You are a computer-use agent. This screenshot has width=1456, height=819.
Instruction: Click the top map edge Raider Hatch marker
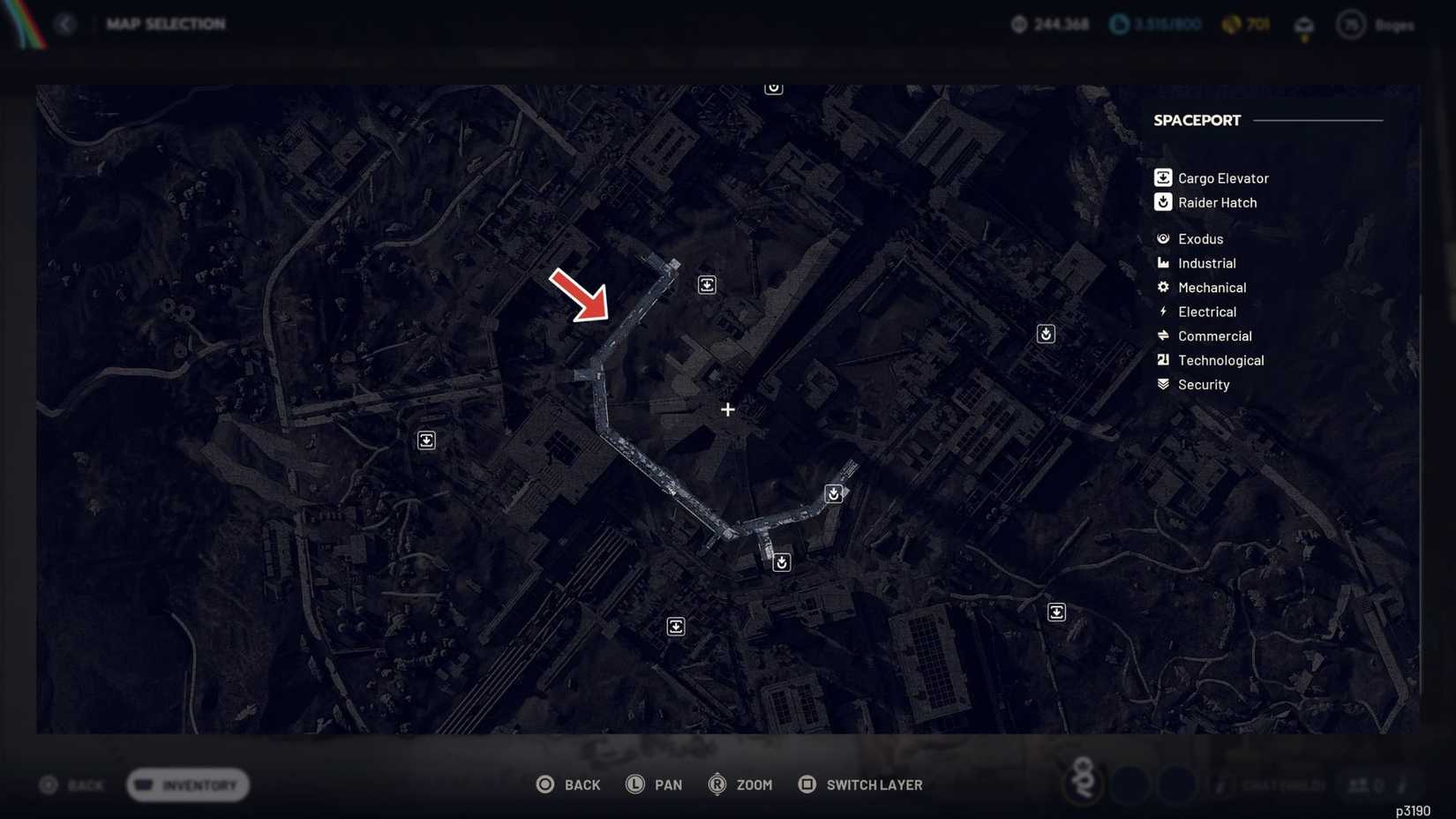[x=773, y=86]
